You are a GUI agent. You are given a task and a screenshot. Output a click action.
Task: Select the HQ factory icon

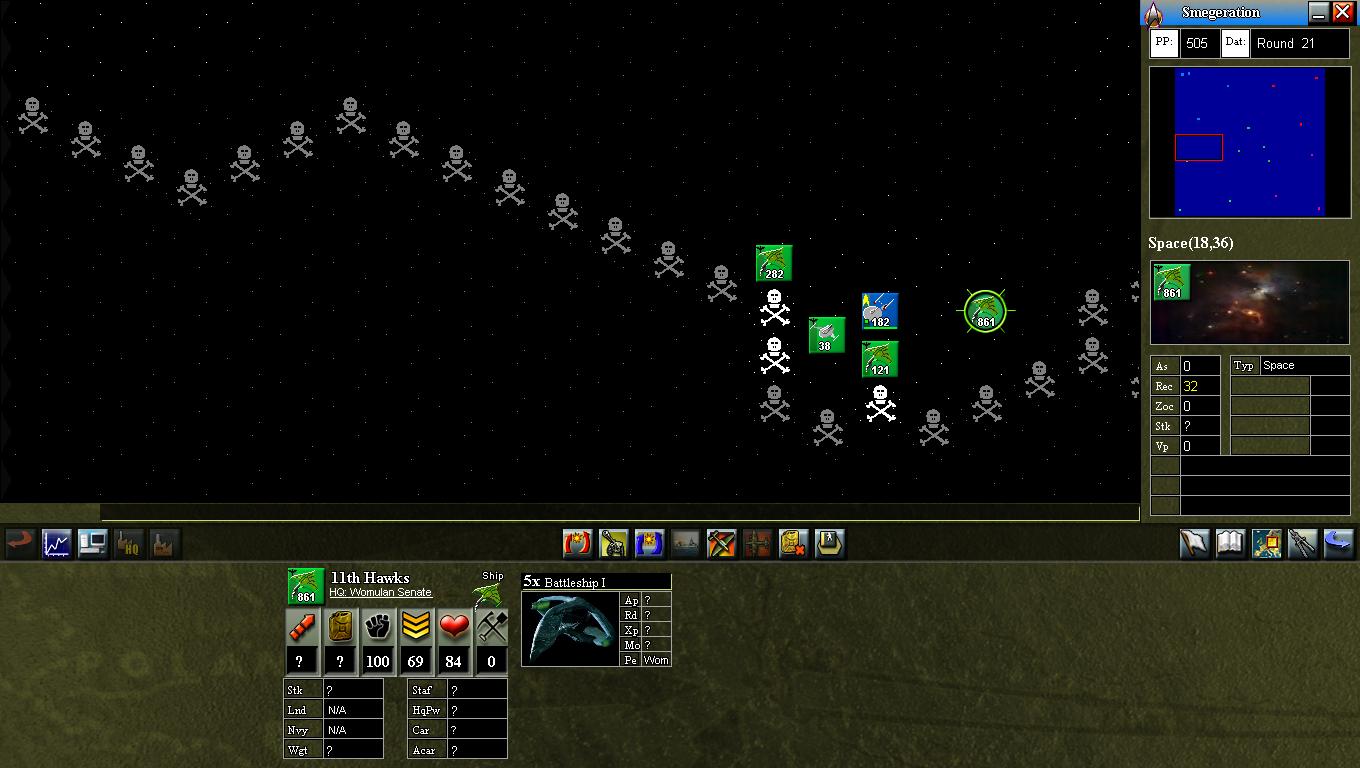point(128,544)
